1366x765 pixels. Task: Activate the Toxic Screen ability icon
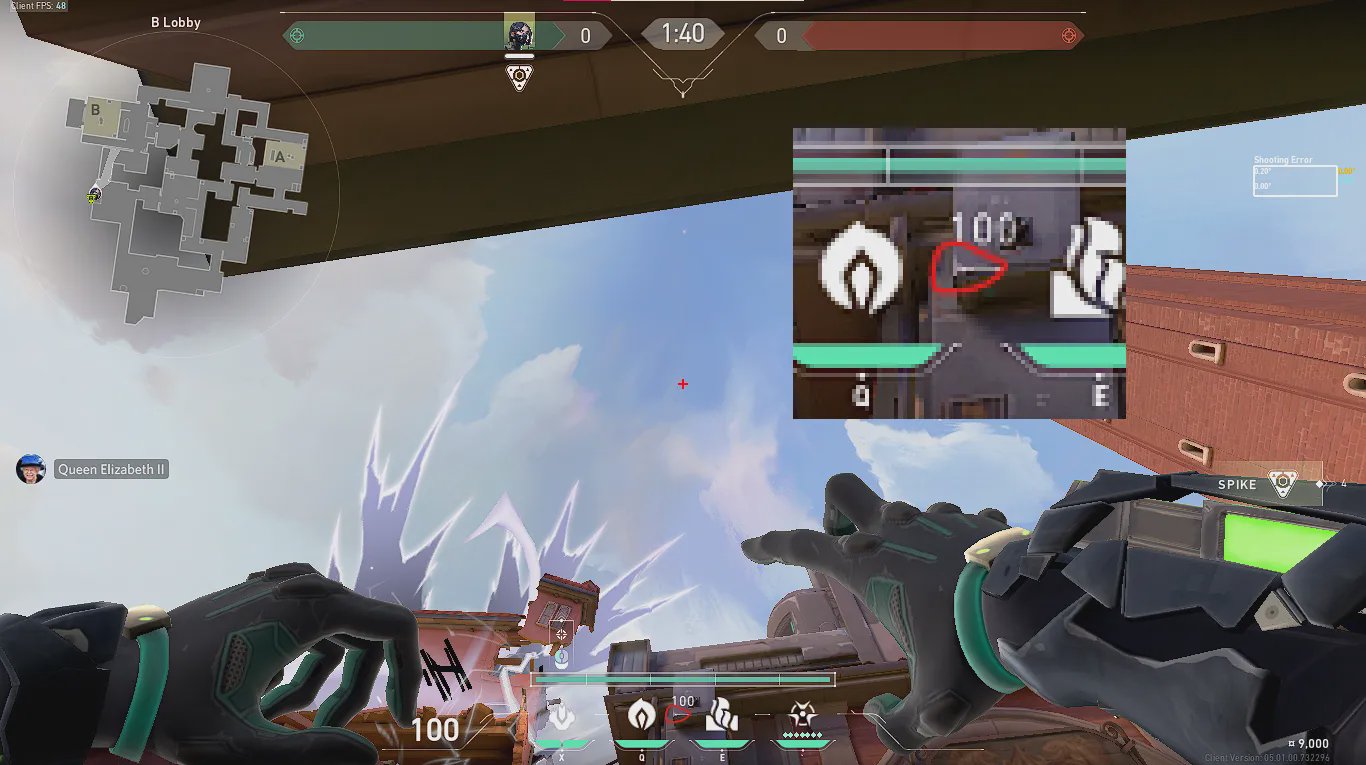[721, 715]
